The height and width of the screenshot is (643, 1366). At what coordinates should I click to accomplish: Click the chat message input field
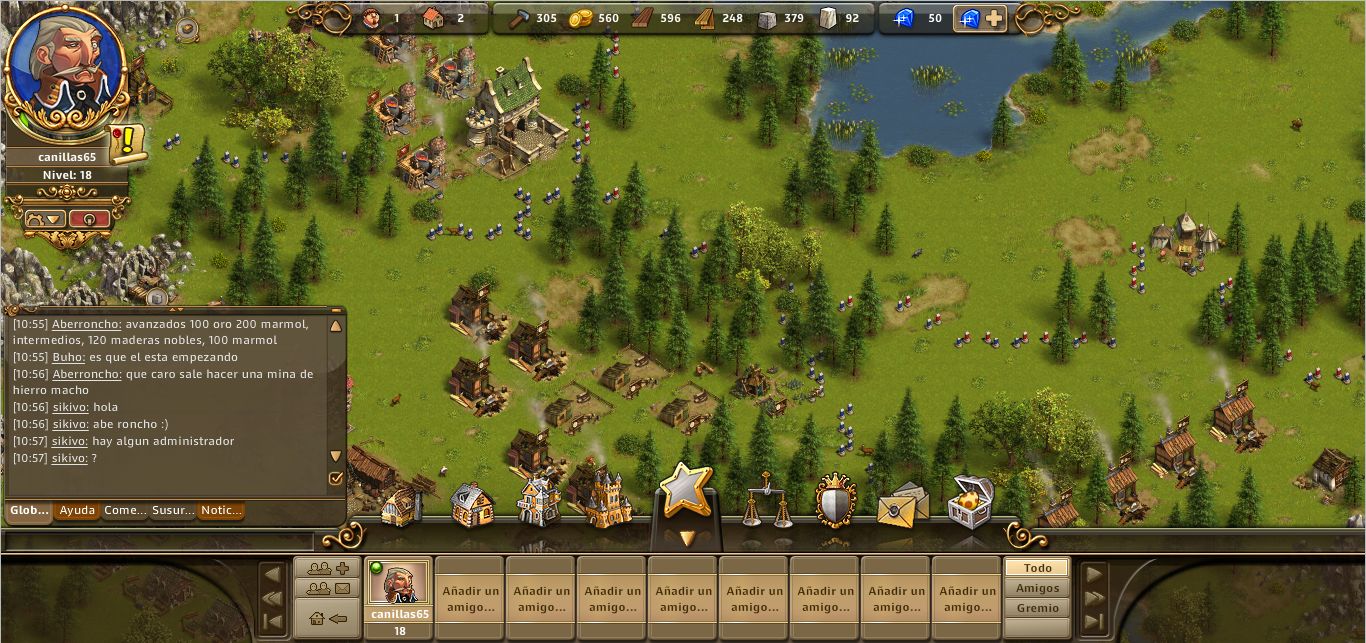coord(160,541)
